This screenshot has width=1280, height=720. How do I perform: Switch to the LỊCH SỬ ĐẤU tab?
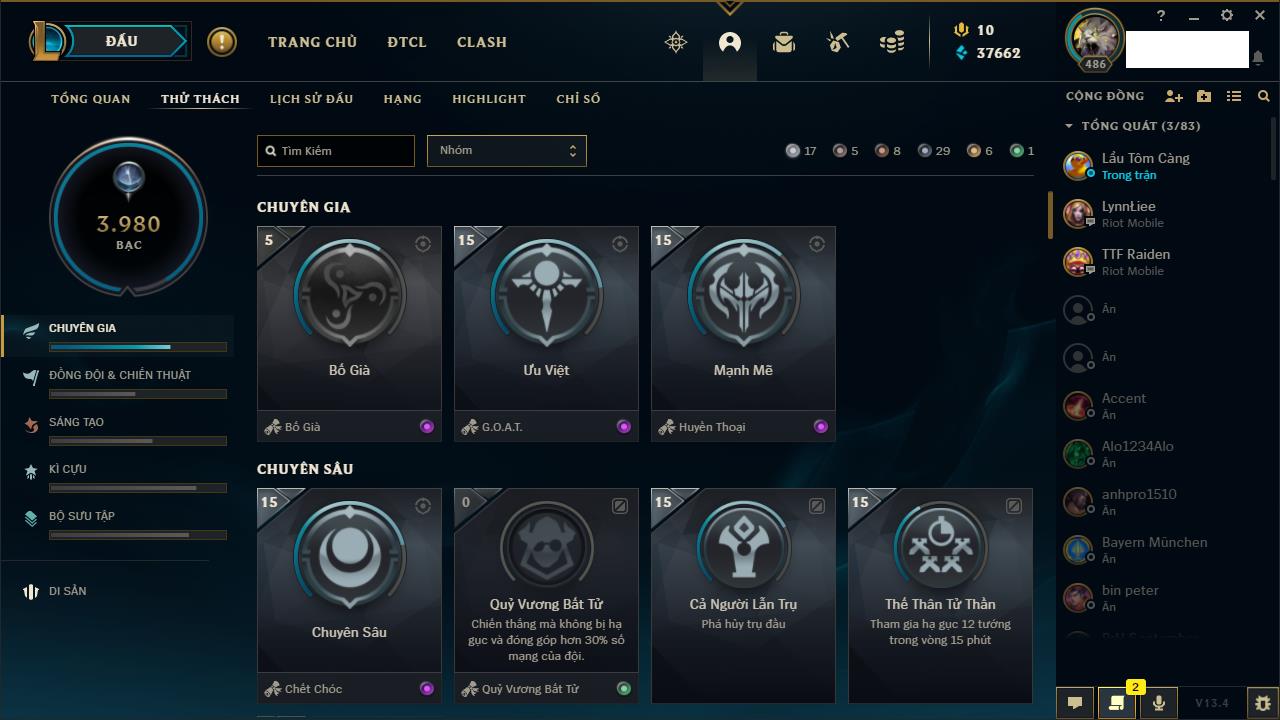point(311,99)
